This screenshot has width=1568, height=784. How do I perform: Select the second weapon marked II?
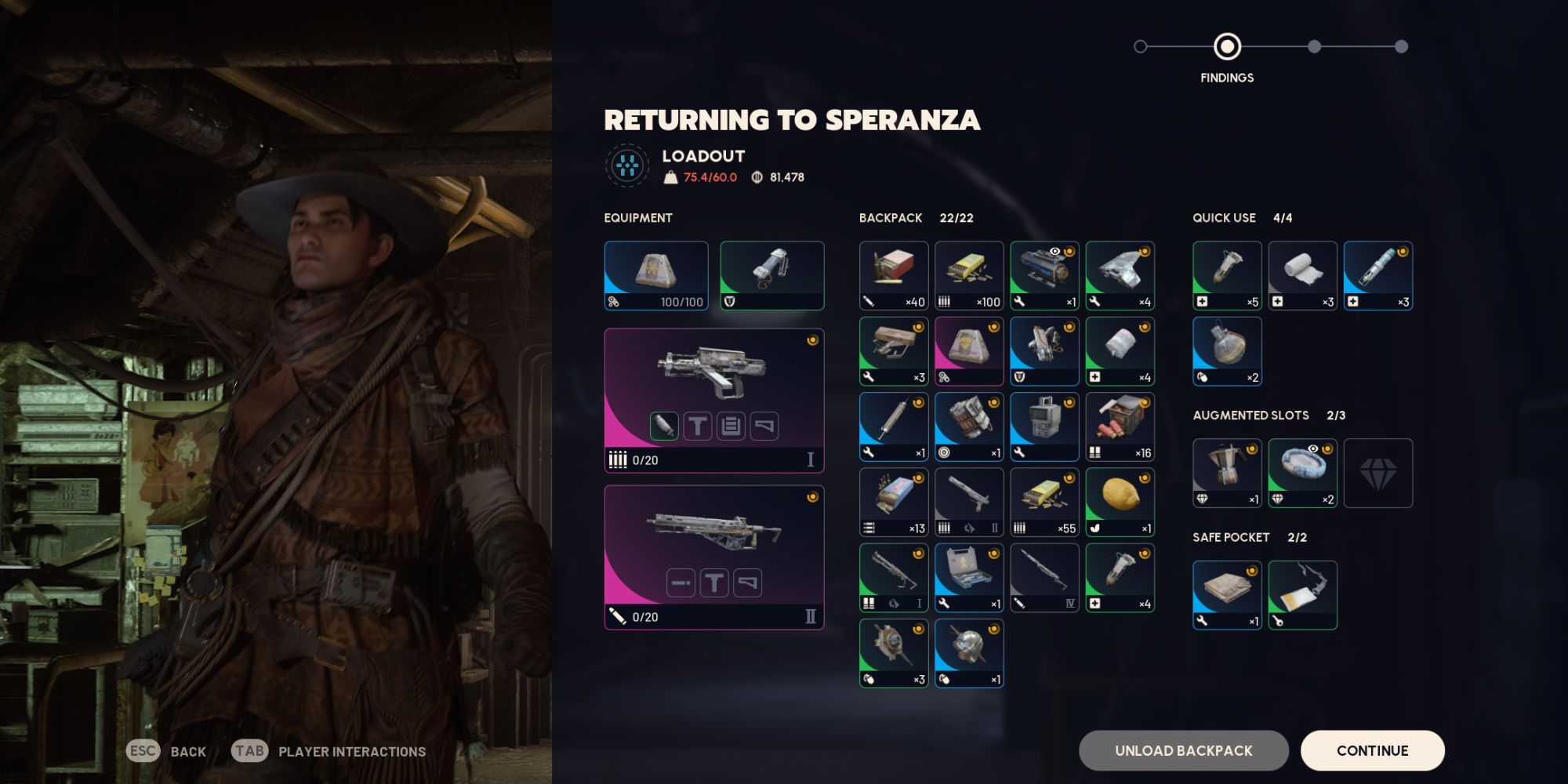(713, 557)
